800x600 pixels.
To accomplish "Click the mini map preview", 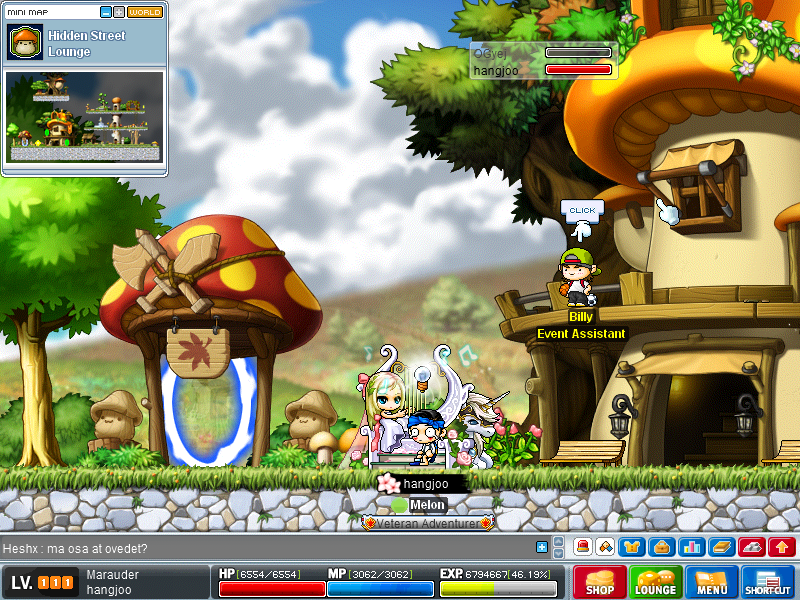I will coord(84,116).
